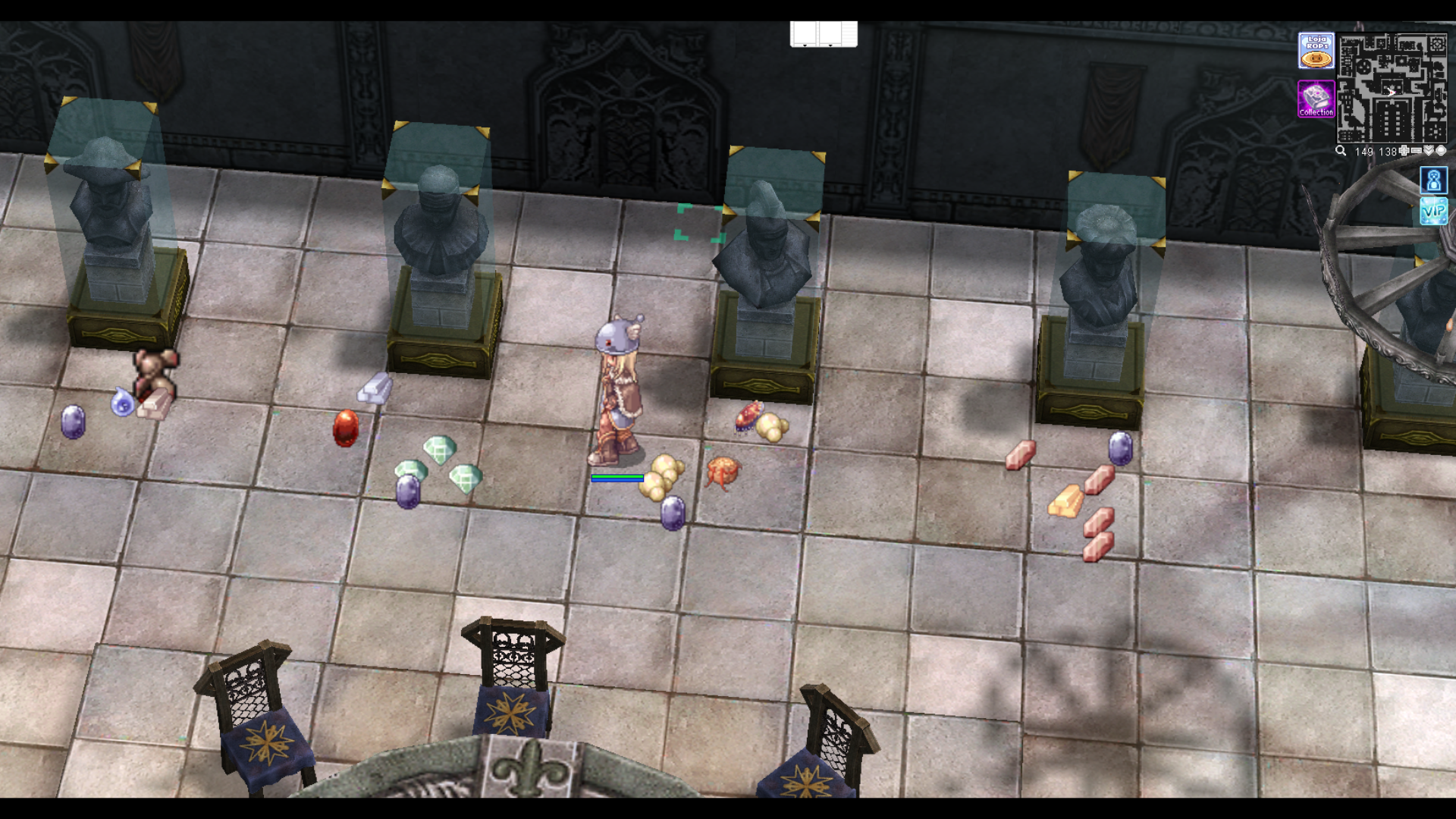The width and height of the screenshot is (1456, 819).
Task: Click the dungeon minimap
Action: [x=1392, y=88]
